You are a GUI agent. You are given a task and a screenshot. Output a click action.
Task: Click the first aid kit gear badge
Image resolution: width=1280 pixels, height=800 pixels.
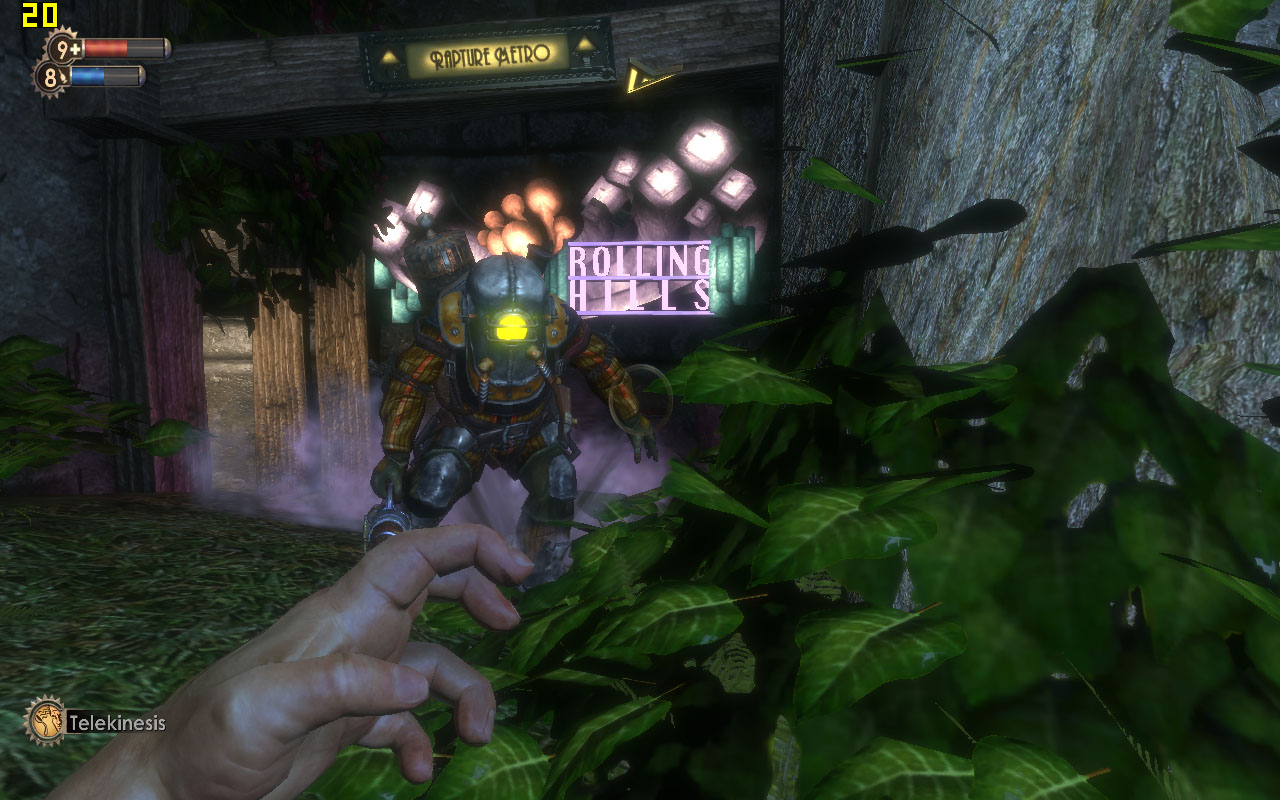click(x=64, y=48)
